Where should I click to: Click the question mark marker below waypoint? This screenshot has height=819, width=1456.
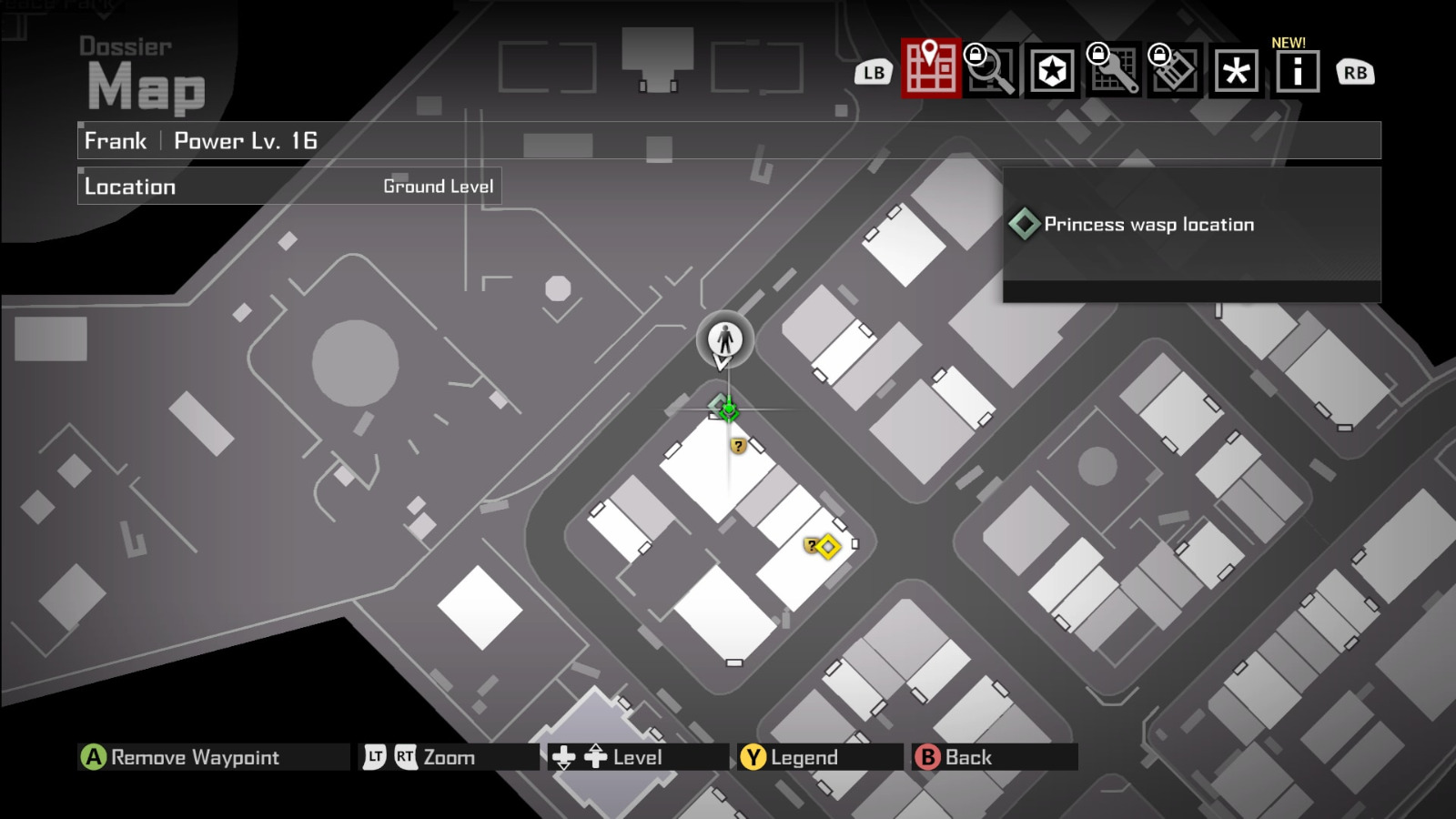(x=738, y=446)
